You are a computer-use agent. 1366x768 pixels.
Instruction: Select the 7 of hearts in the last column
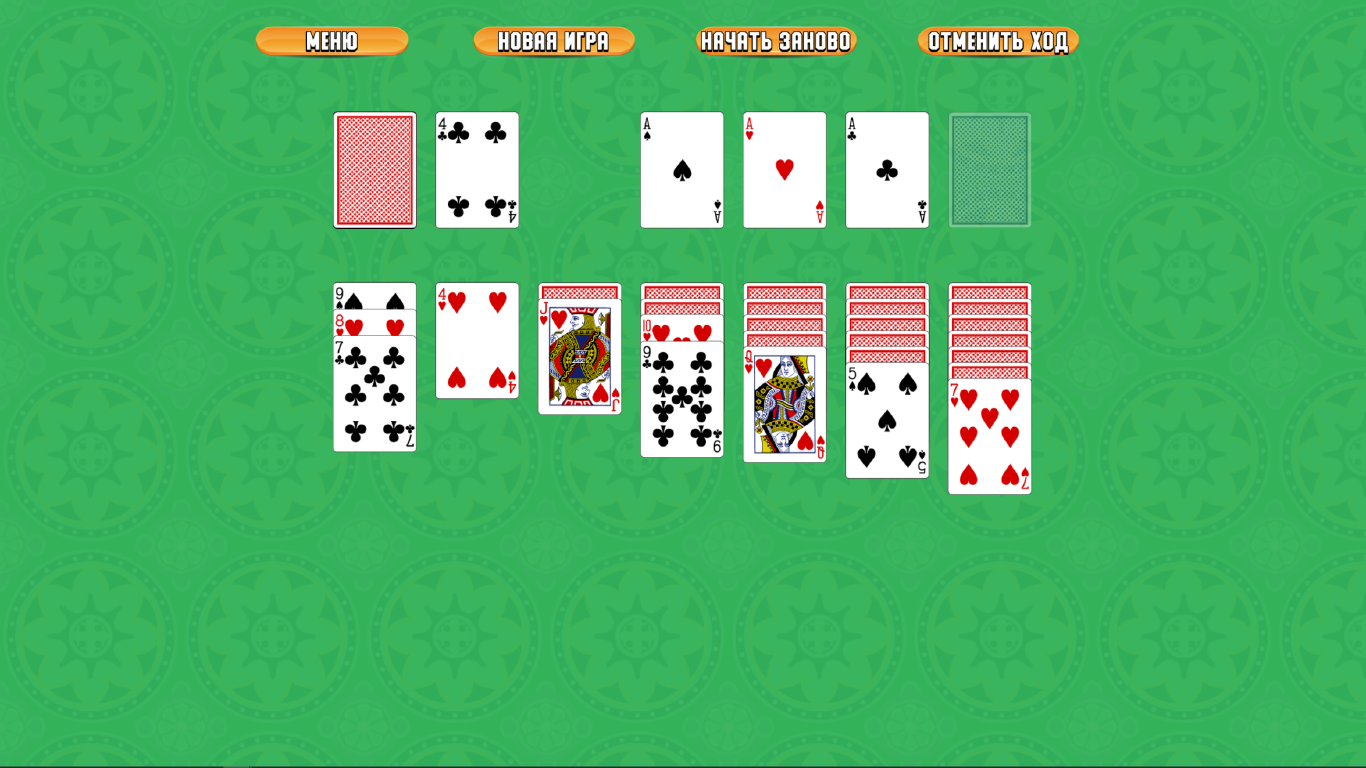[x=989, y=435]
